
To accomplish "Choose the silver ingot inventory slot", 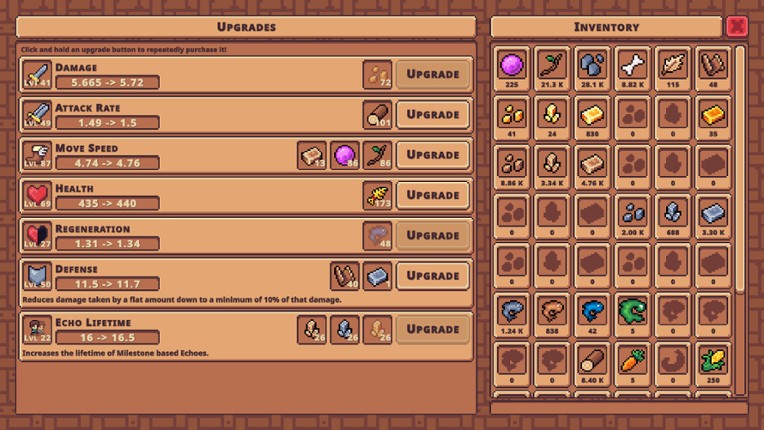I will click(x=712, y=213).
